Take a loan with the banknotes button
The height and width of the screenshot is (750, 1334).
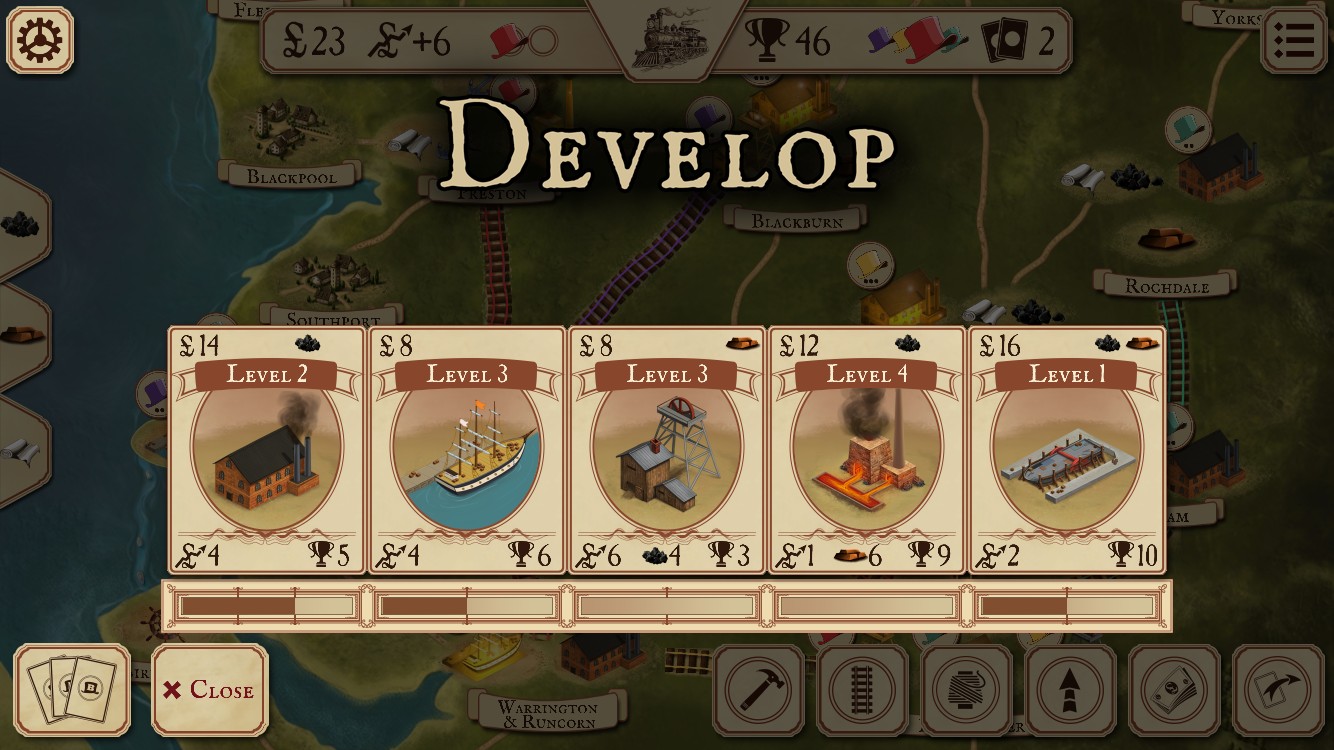(x=1174, y=690)
